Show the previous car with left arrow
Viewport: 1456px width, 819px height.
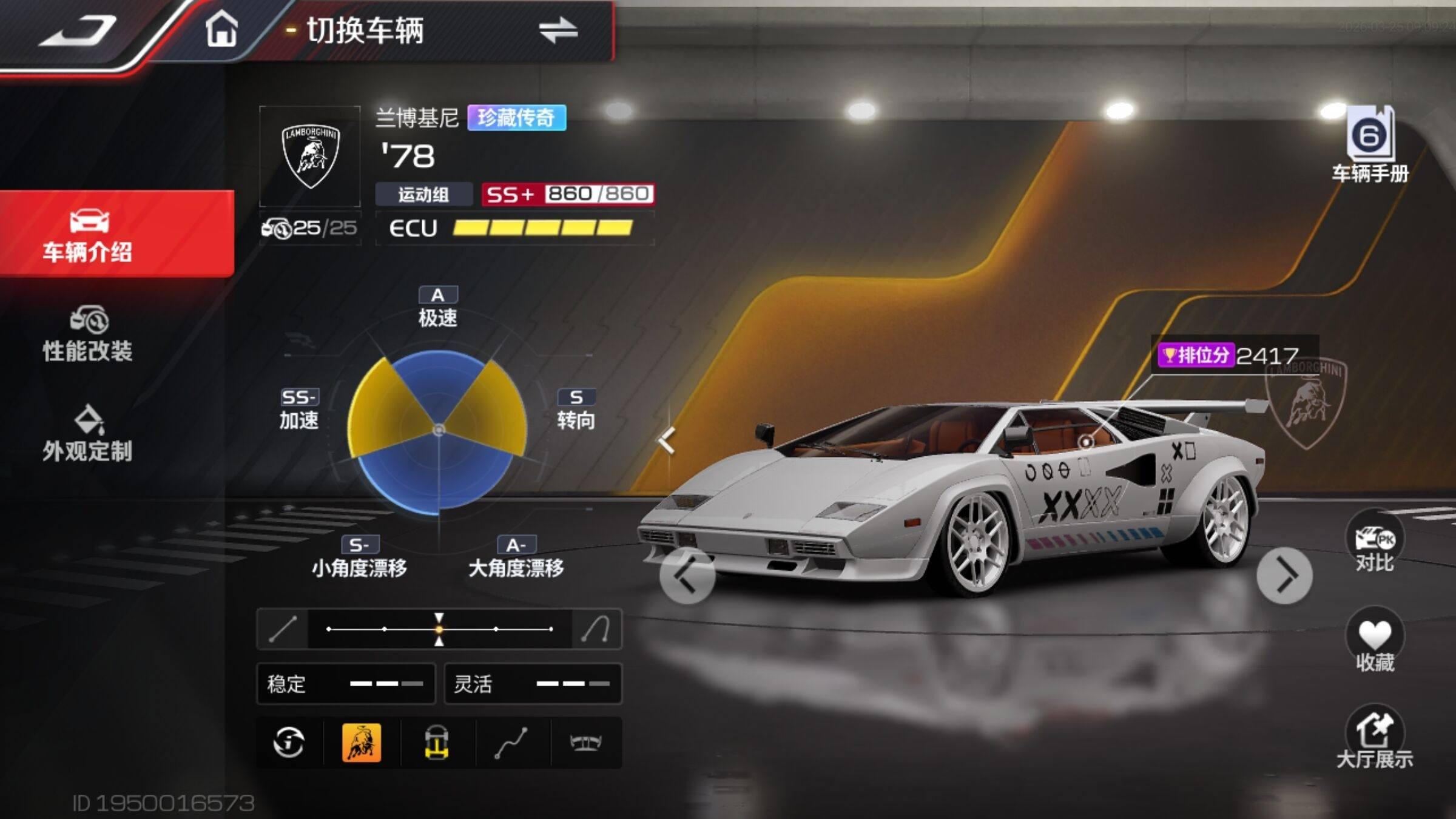(687, 576)
